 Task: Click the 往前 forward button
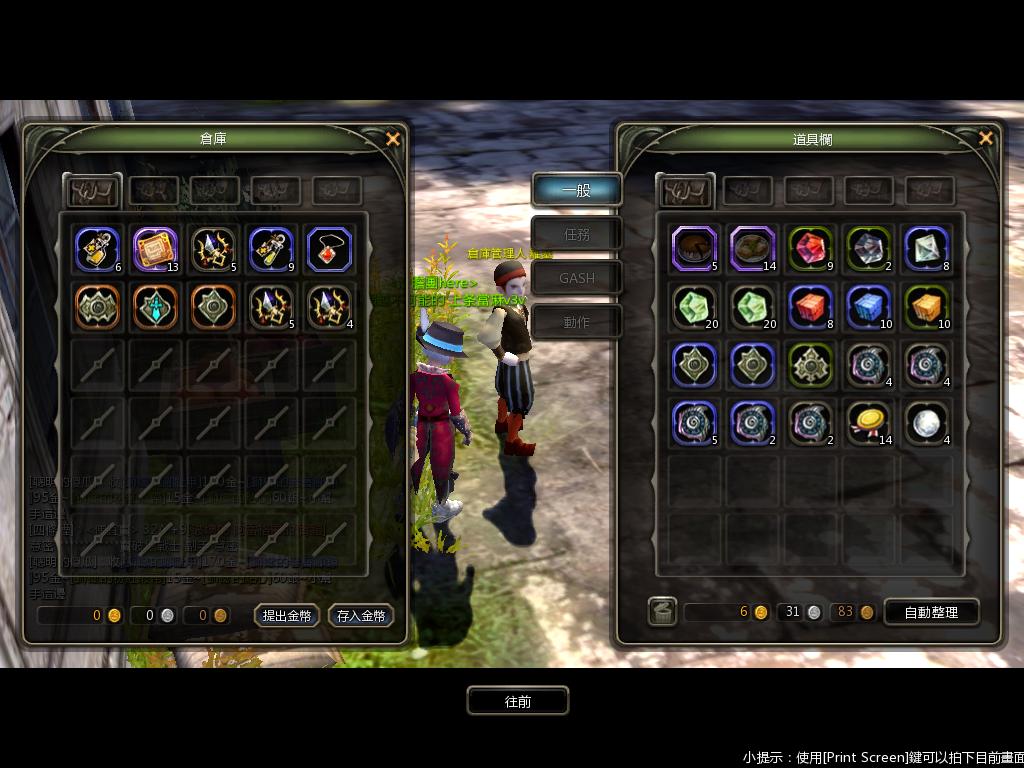point(518,701)
